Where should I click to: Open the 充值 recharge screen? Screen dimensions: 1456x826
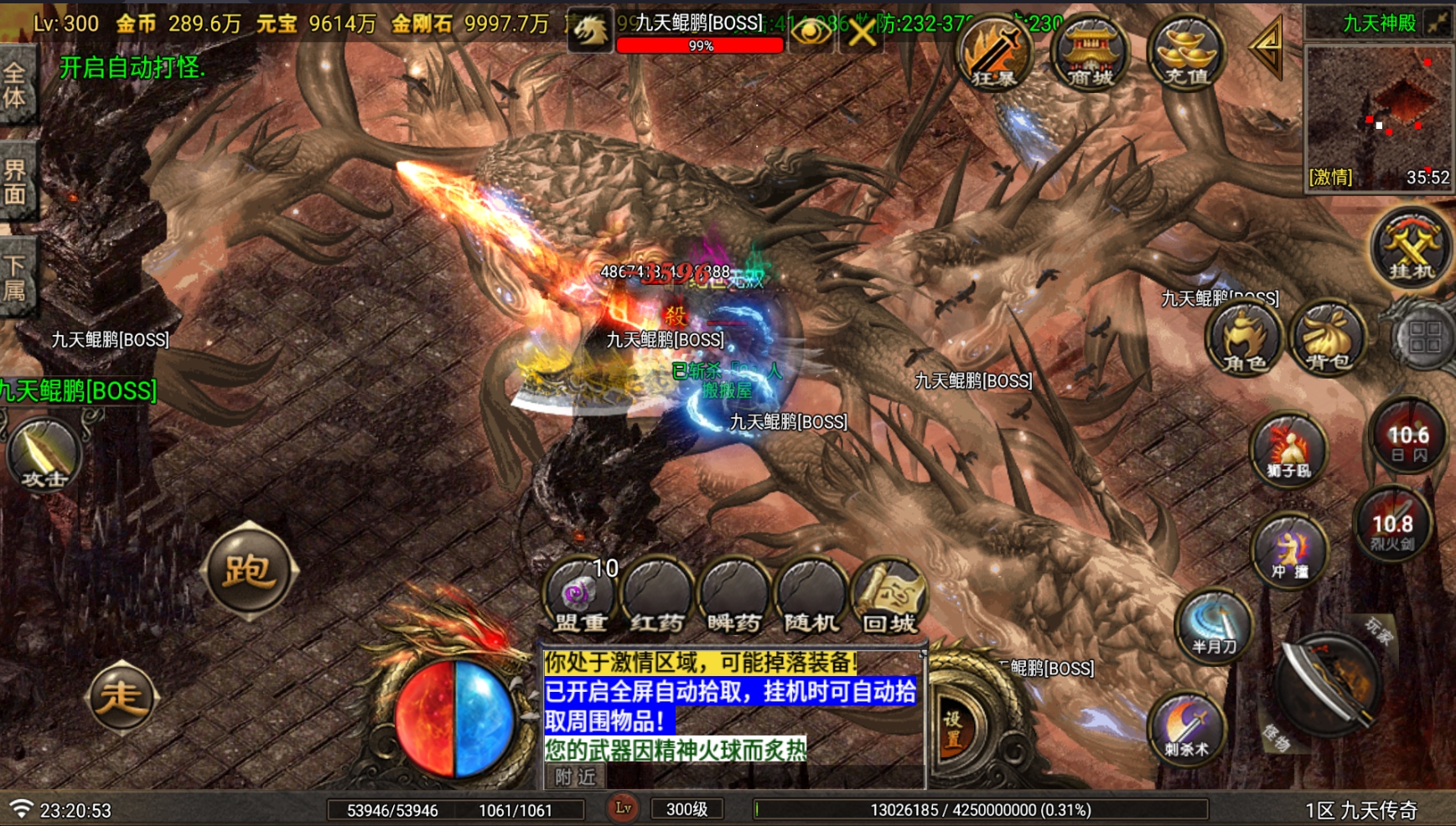(1186, 54)
